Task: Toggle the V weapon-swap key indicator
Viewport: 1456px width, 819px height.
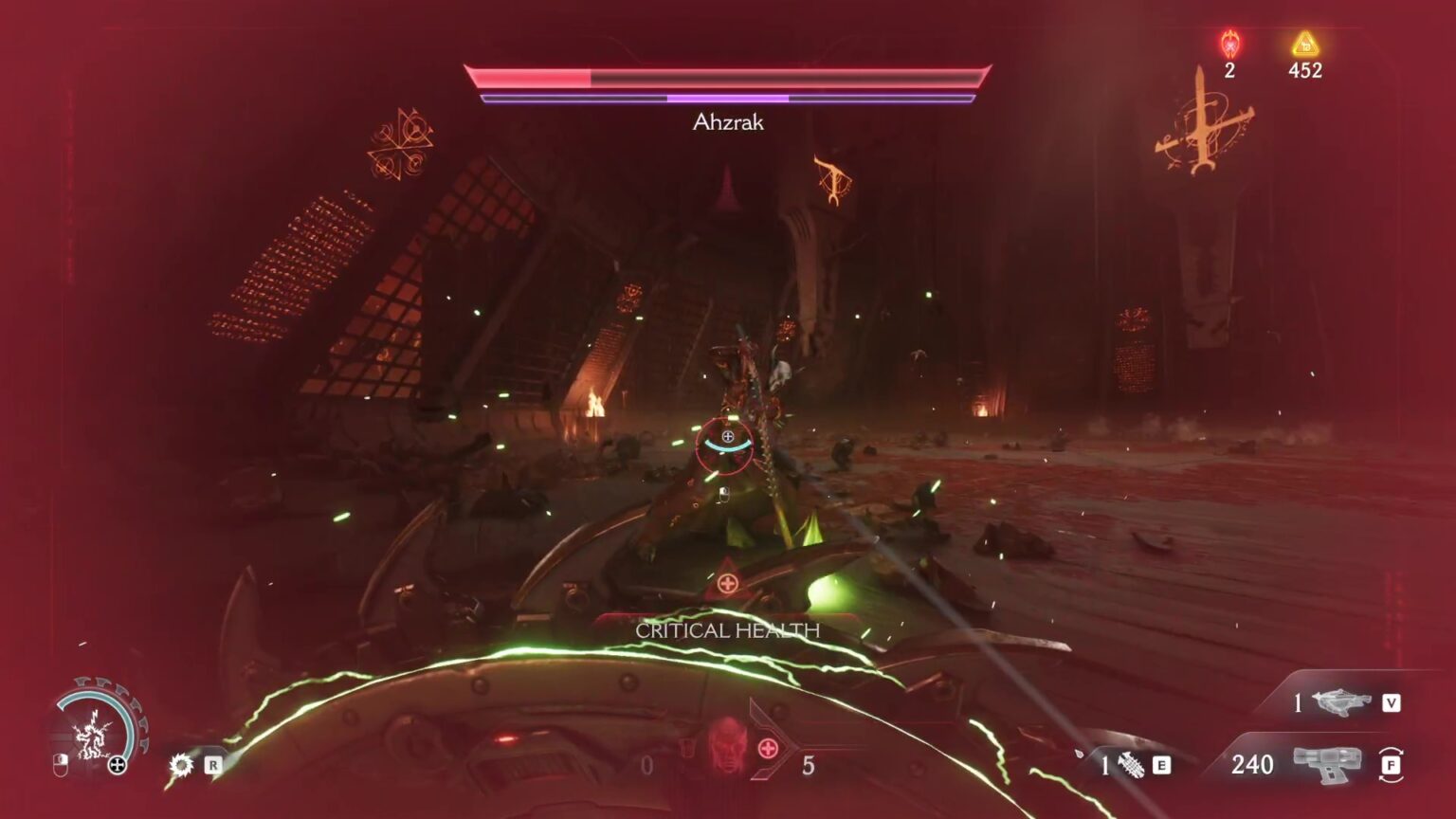Action: 1390,703
